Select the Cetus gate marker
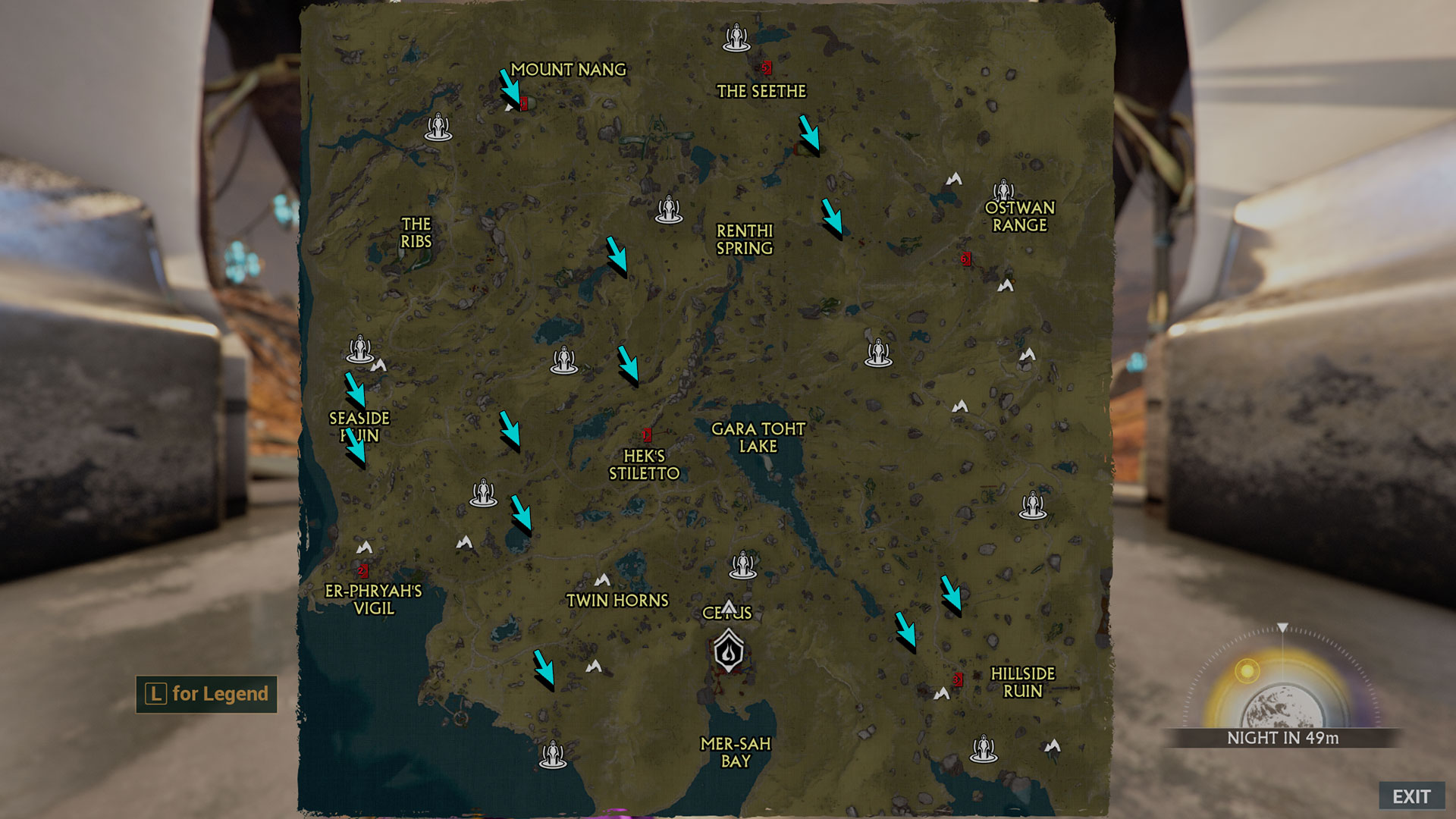Image resolution: width=1456 pixels, height=819 pixels. click(729, 651)
